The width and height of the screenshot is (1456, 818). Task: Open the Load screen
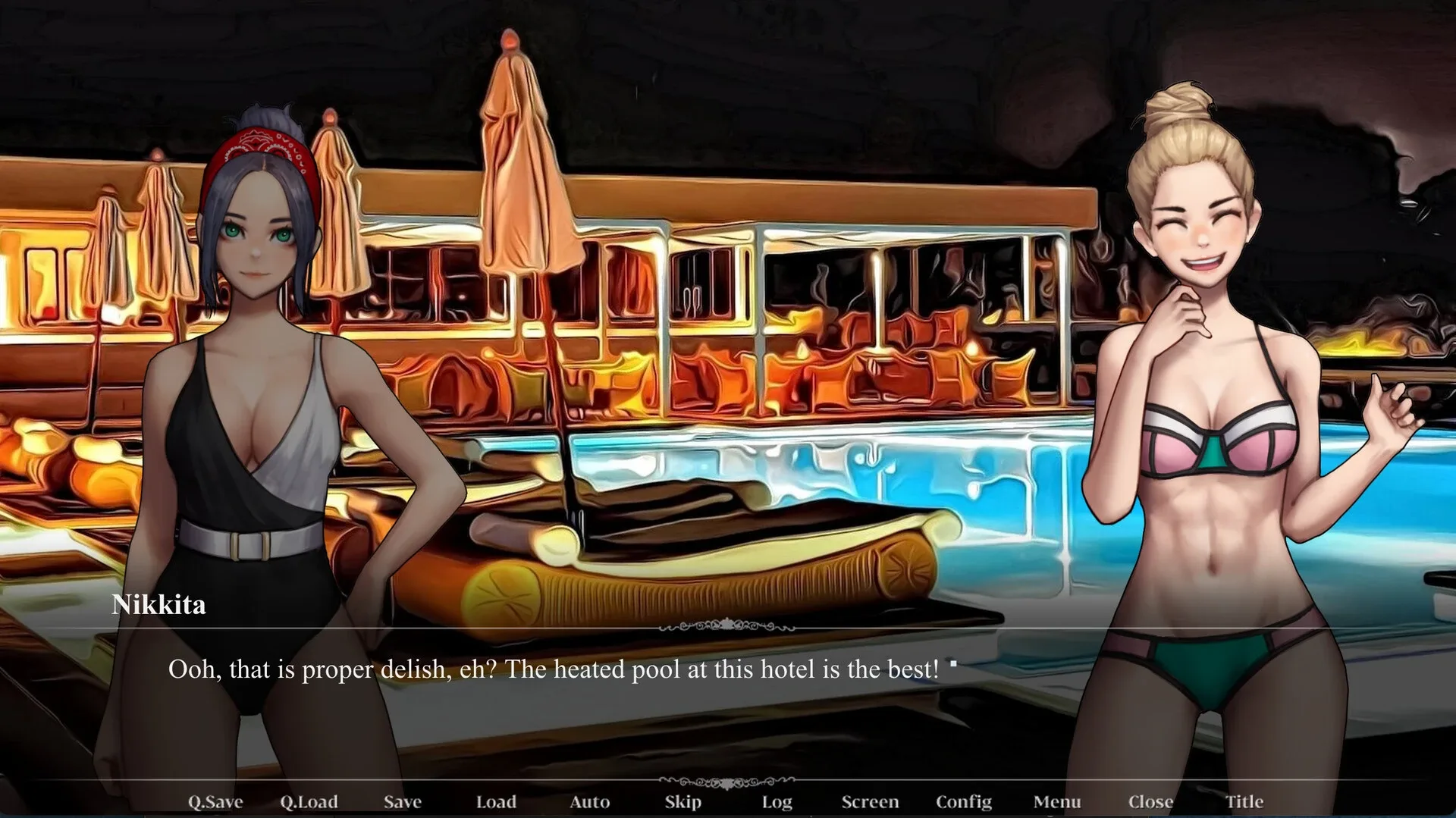pos(497,801)
